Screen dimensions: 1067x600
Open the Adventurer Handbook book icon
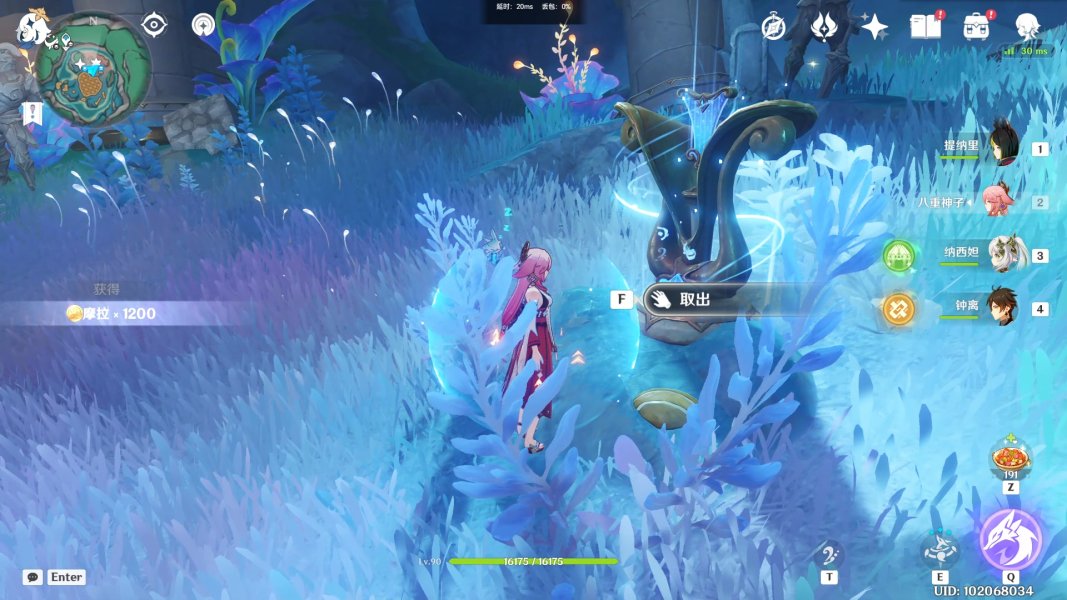tap(925, 27)
